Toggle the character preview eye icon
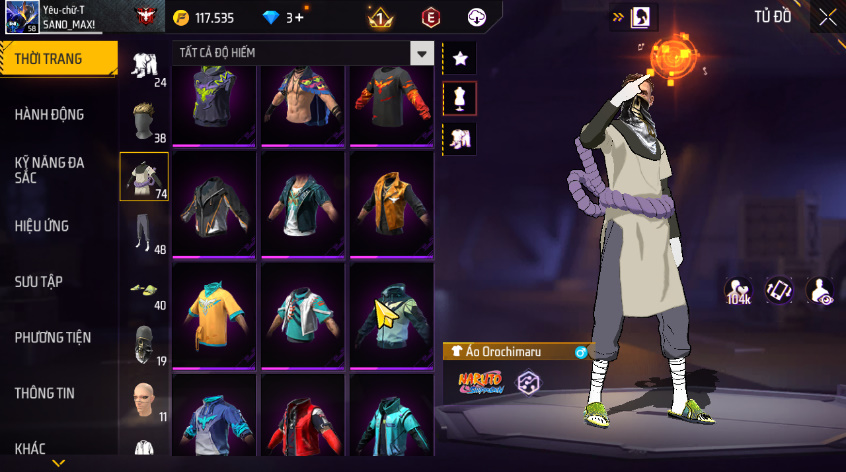Viewport: 846px width, 472px height. (820, 290)
